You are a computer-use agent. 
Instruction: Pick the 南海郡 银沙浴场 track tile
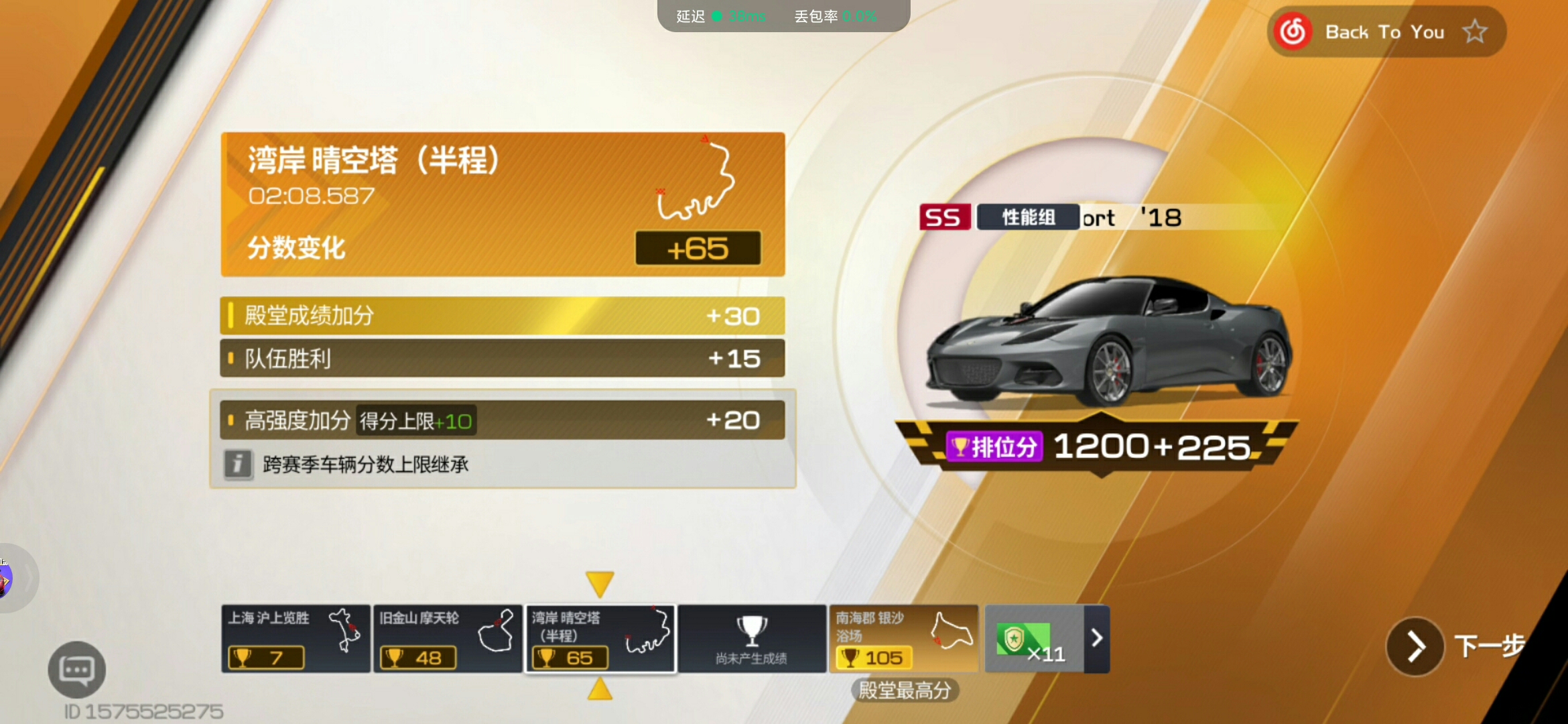pos(903,639)
